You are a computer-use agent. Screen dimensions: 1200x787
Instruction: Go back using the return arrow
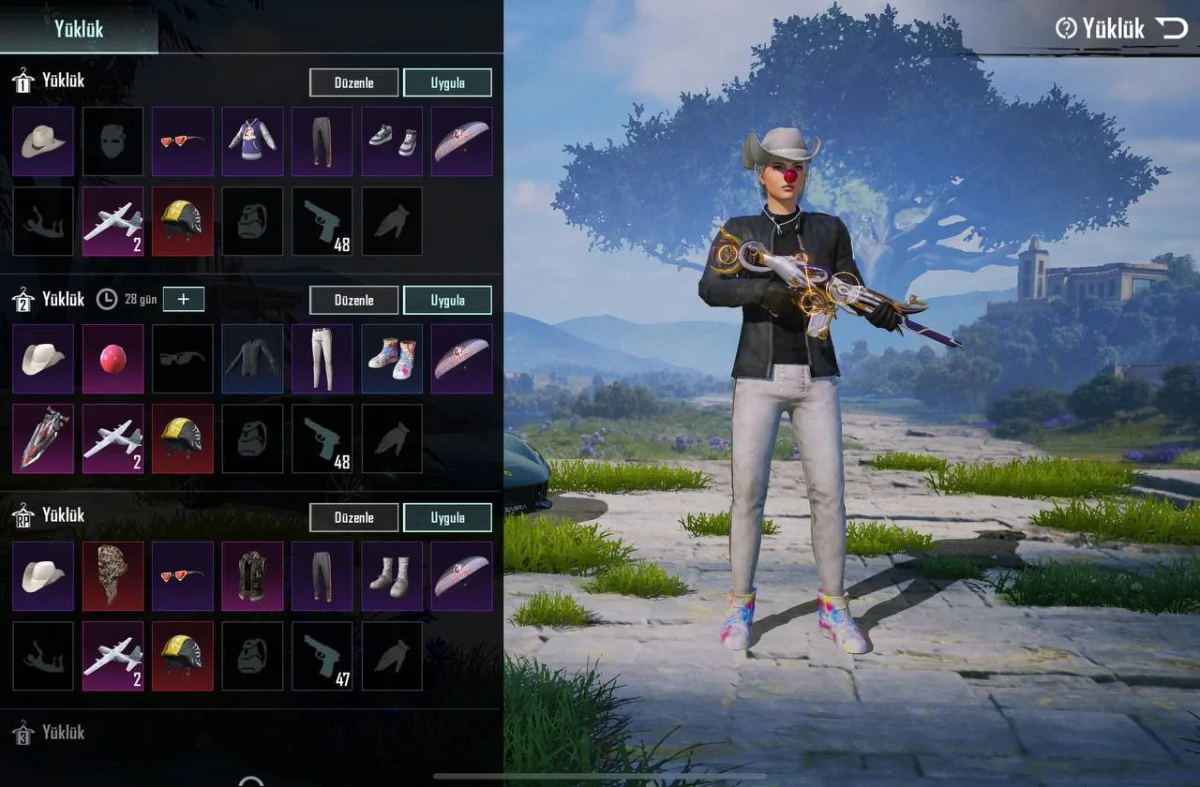(x=1171, y=28)
